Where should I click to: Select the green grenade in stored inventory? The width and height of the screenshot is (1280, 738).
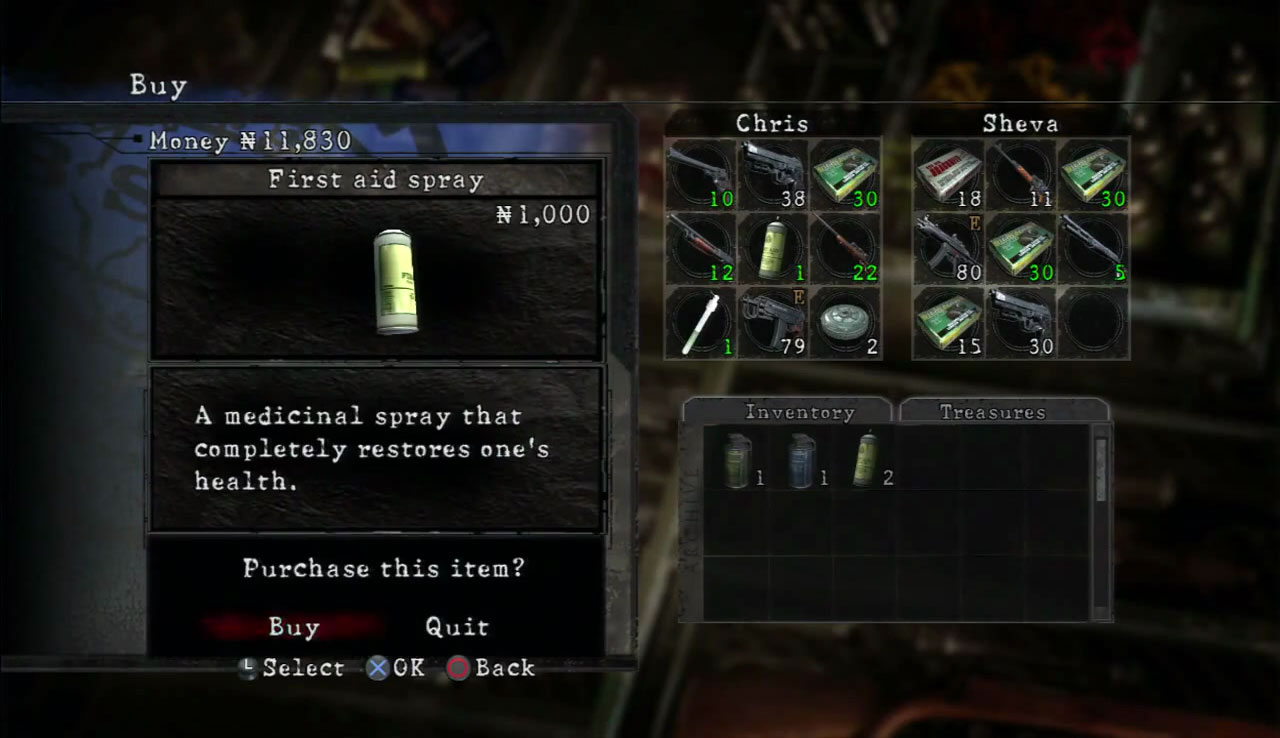[737, 461]
